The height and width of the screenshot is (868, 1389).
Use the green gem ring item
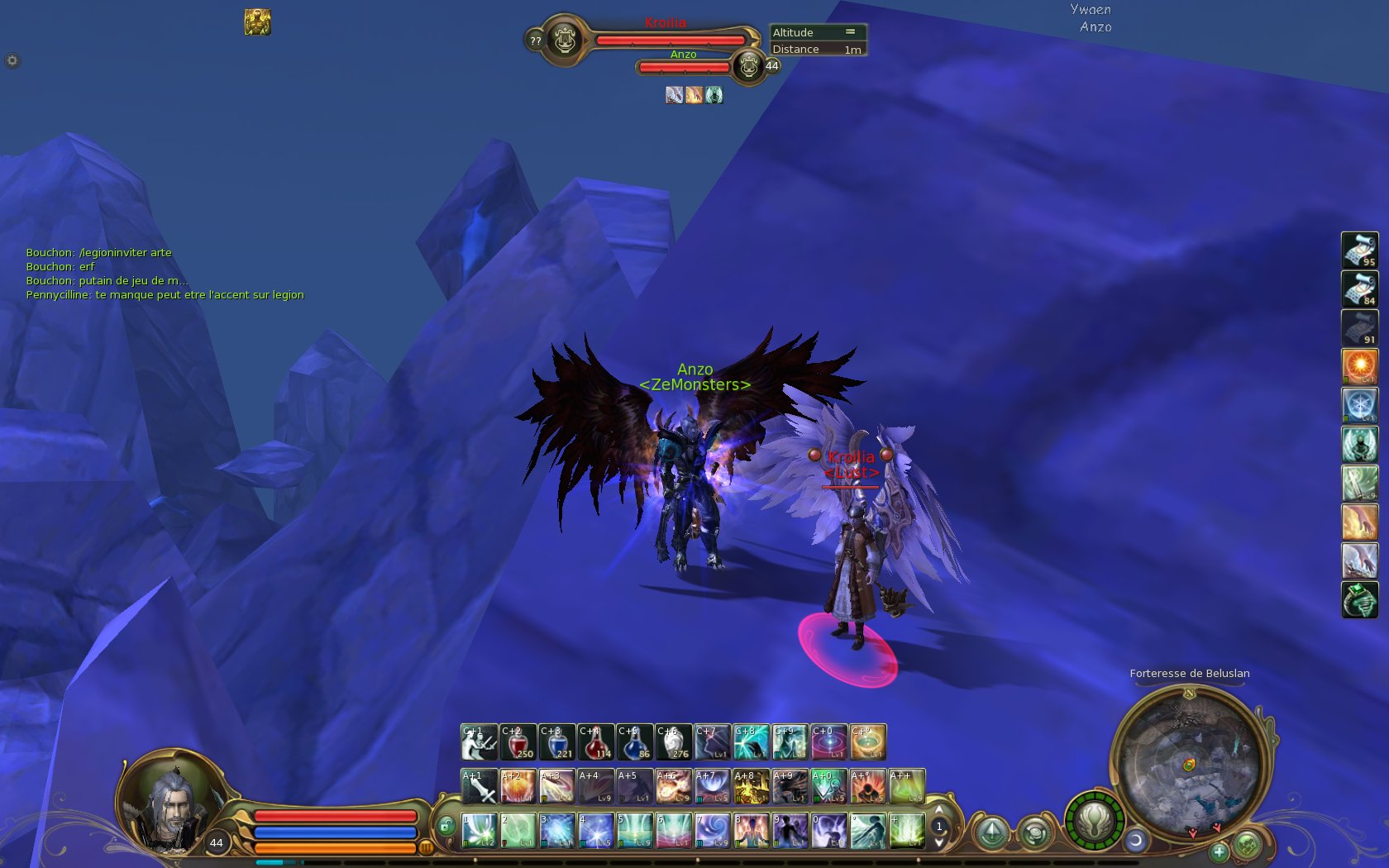coord(1359,599)
